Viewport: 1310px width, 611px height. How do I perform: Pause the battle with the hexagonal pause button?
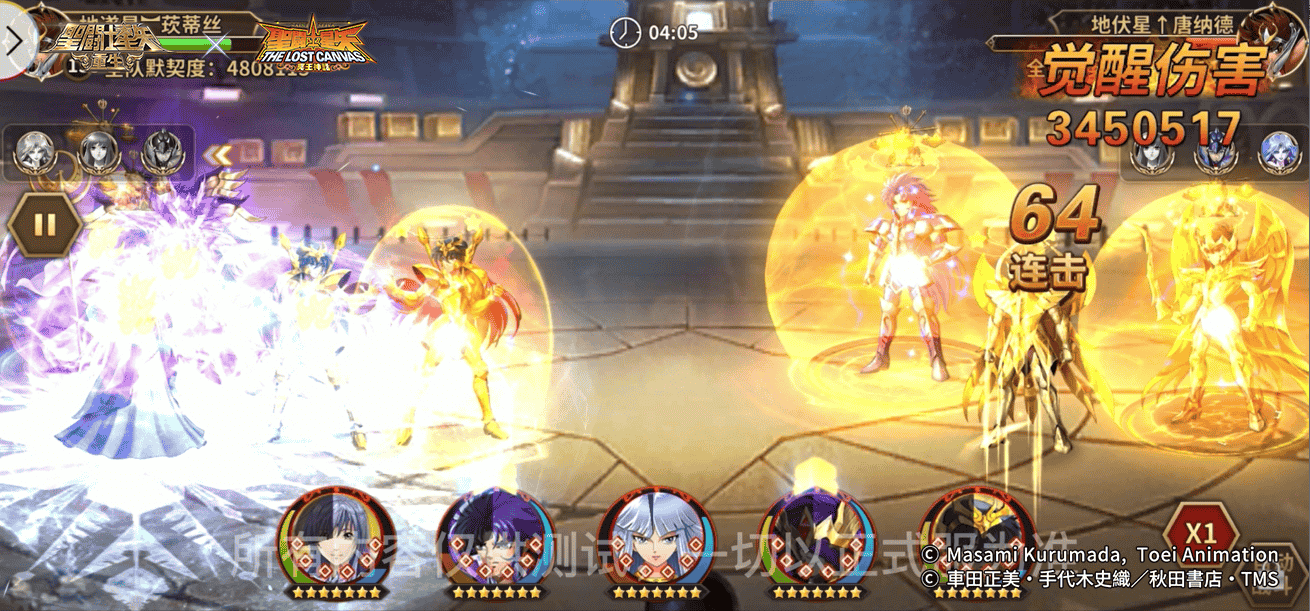click(x=45, y=224)
